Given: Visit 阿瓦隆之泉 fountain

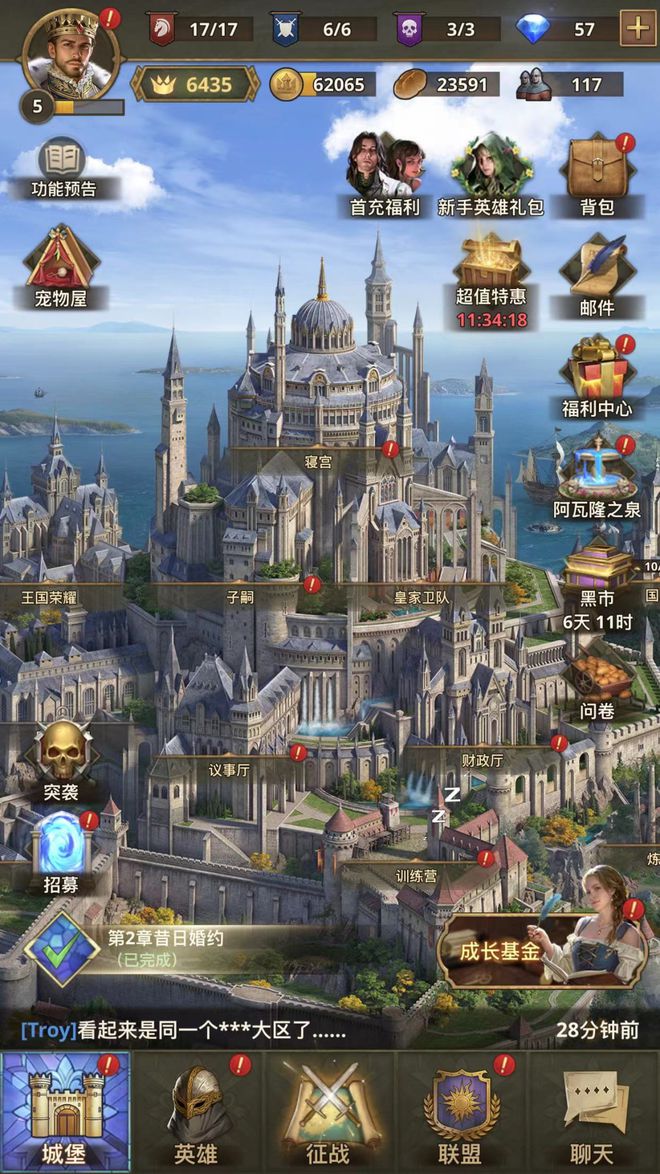Looking at the screenshot, I should coord(597,478).
